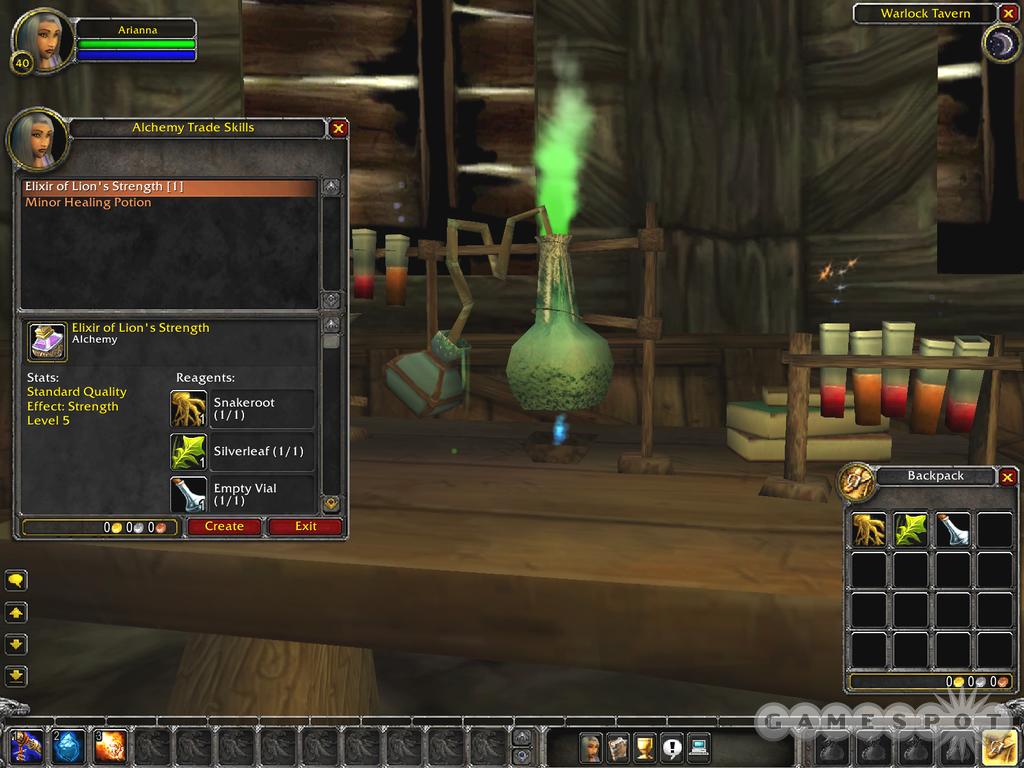Click the Snakeroot reagent icon in the recipe
The width and height of the screenshot is (1024, 768).
click(189, 409)
